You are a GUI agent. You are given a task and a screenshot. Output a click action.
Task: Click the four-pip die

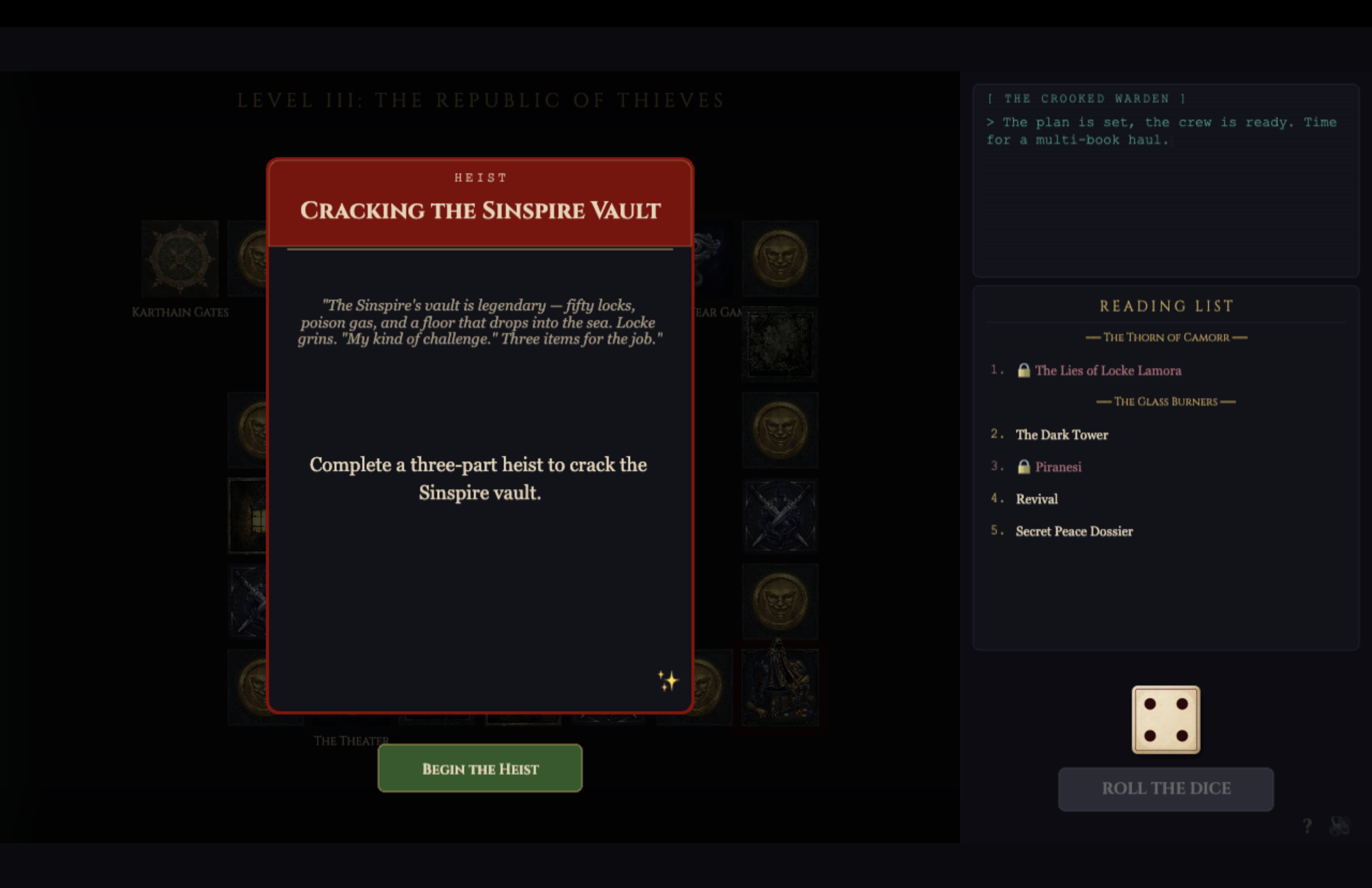[1166, 719]
